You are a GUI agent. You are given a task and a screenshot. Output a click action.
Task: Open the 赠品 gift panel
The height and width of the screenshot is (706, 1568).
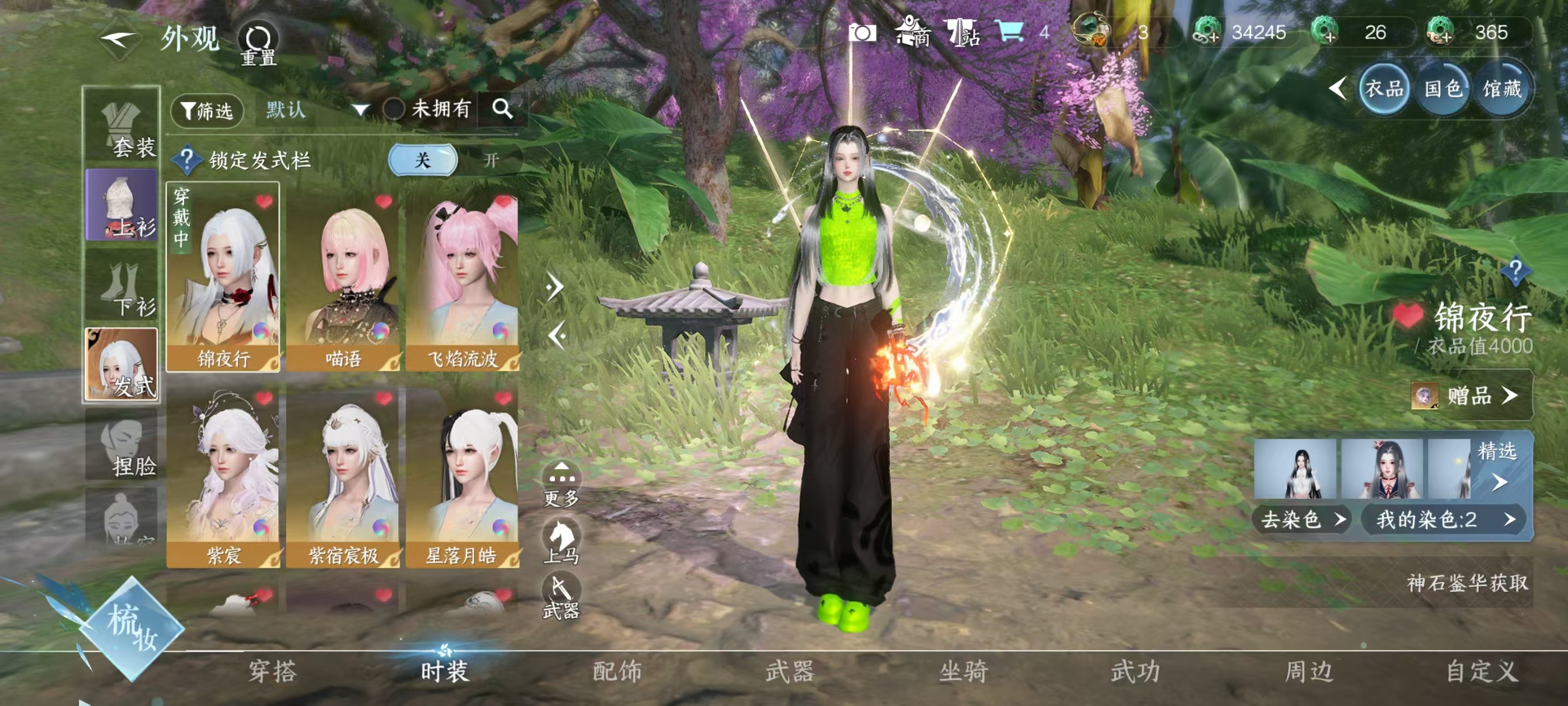click(x=1471, y=396)
